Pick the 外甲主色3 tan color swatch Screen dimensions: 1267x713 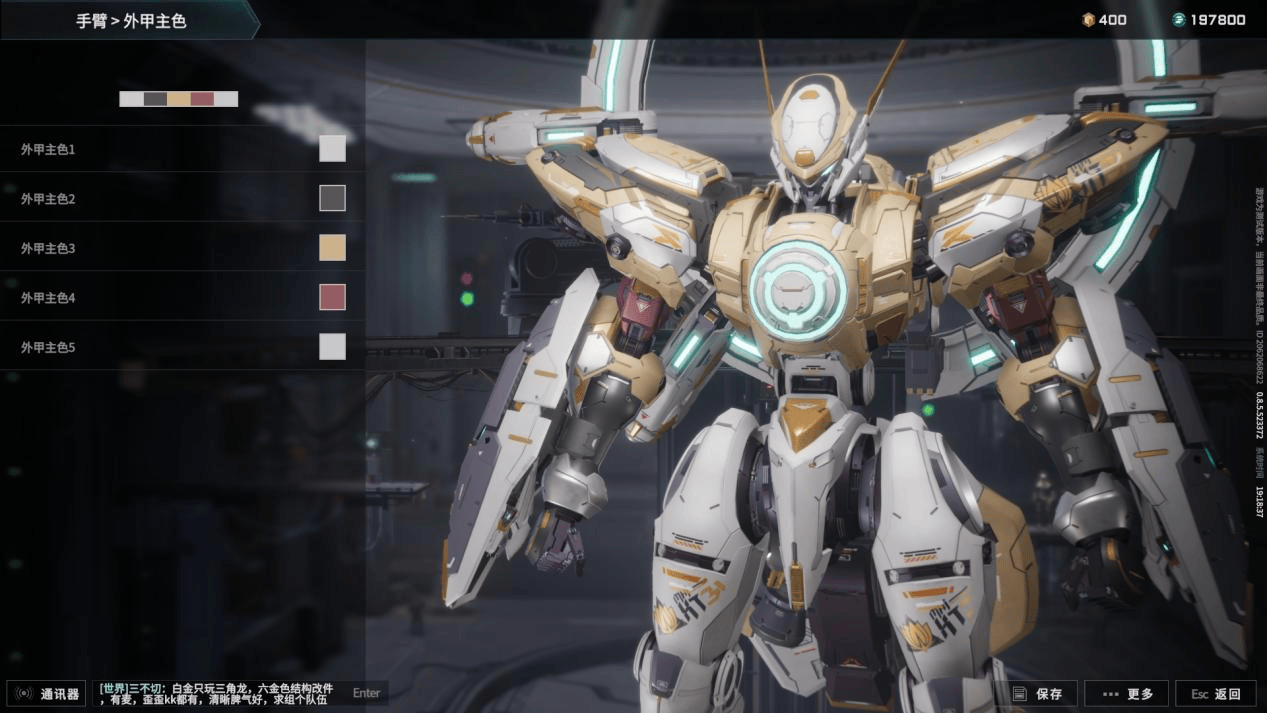(x=332, y=248)
